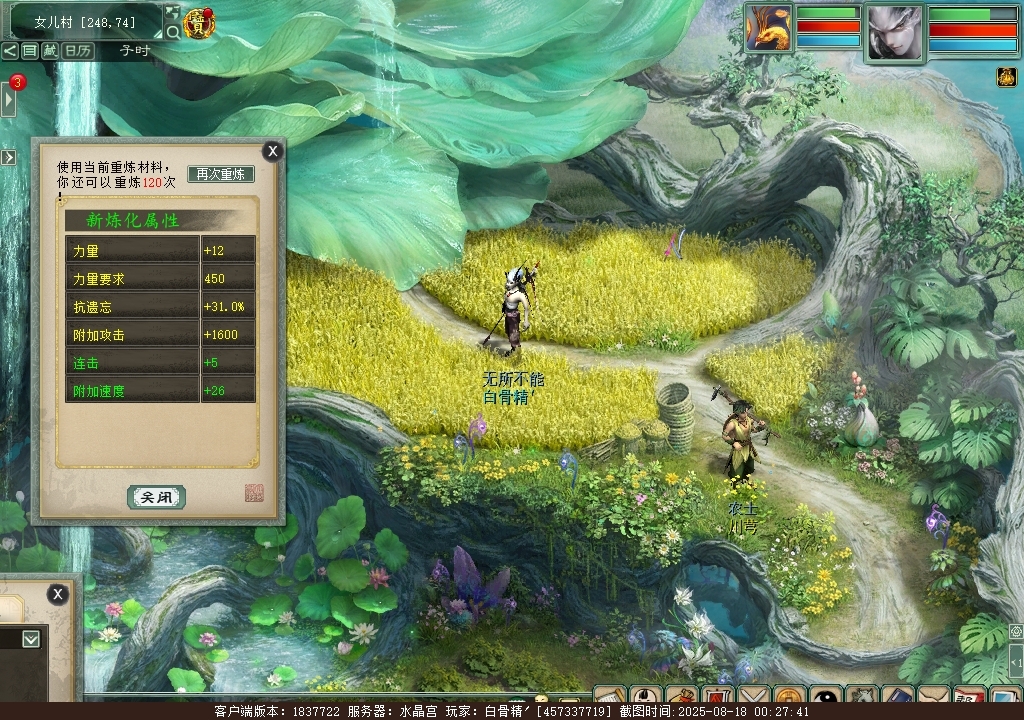Screen dimensions: 1024x720
Task: Open the dropdown arrow in lower-left panel
Action: 31,638
